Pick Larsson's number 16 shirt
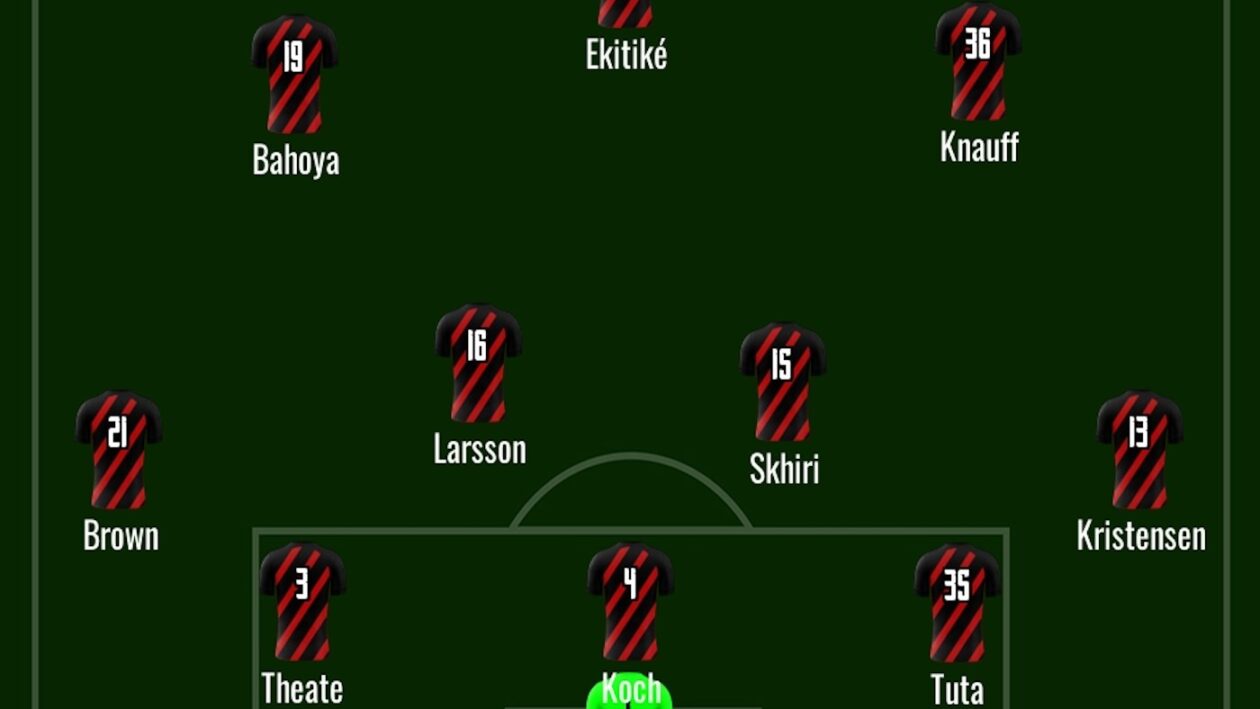Viewport: 1260px width, 709px height. [478, 363]
